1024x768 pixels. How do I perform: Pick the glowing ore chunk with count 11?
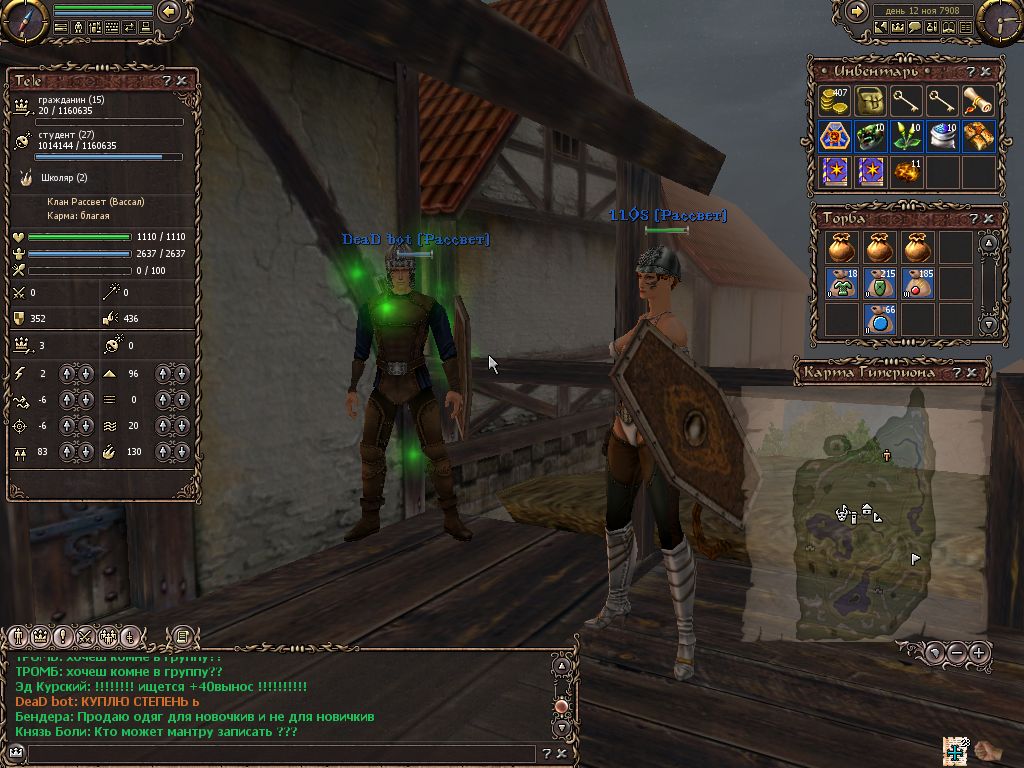[x=906, y=171]
